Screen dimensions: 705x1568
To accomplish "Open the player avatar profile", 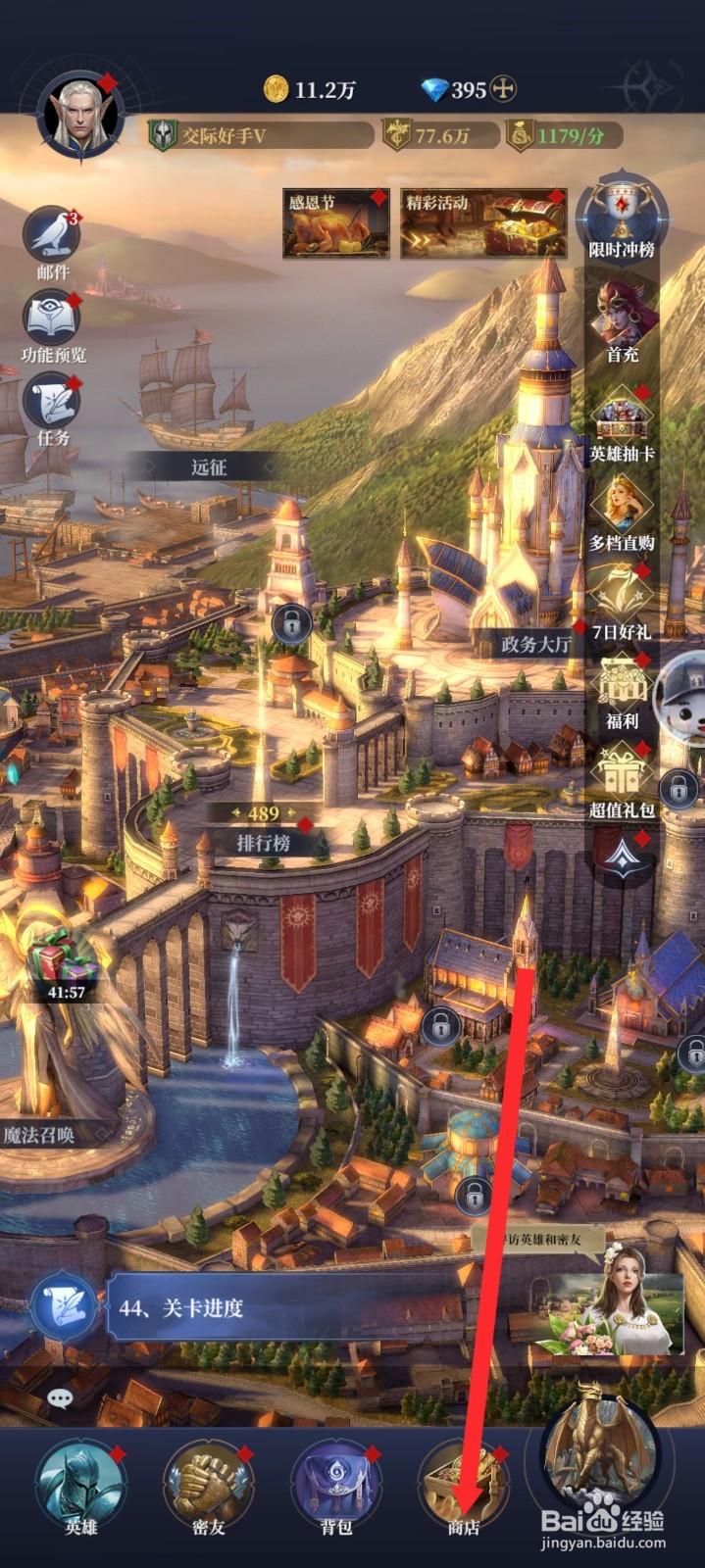I will click(x=79, y=116).
